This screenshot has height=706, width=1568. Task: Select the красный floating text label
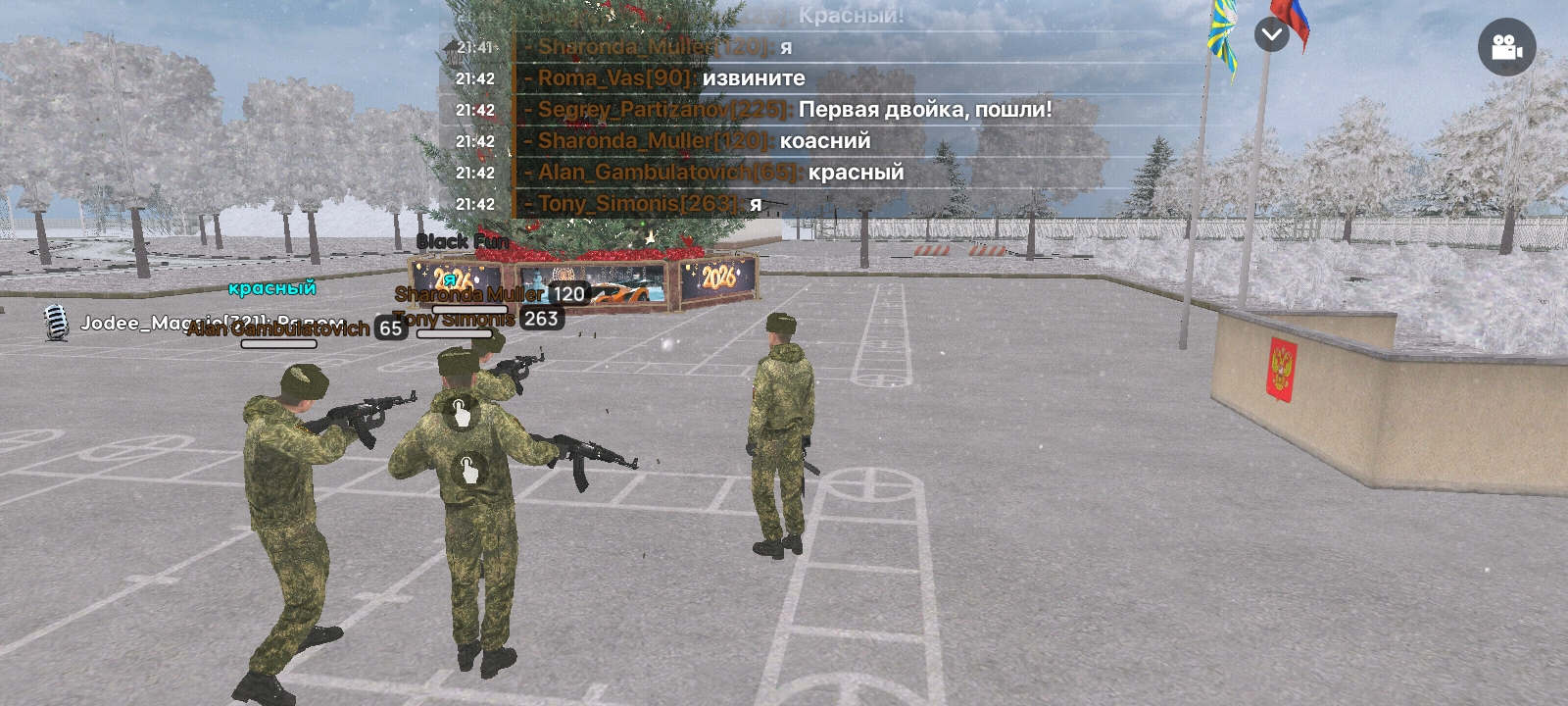tap(271, 289)
